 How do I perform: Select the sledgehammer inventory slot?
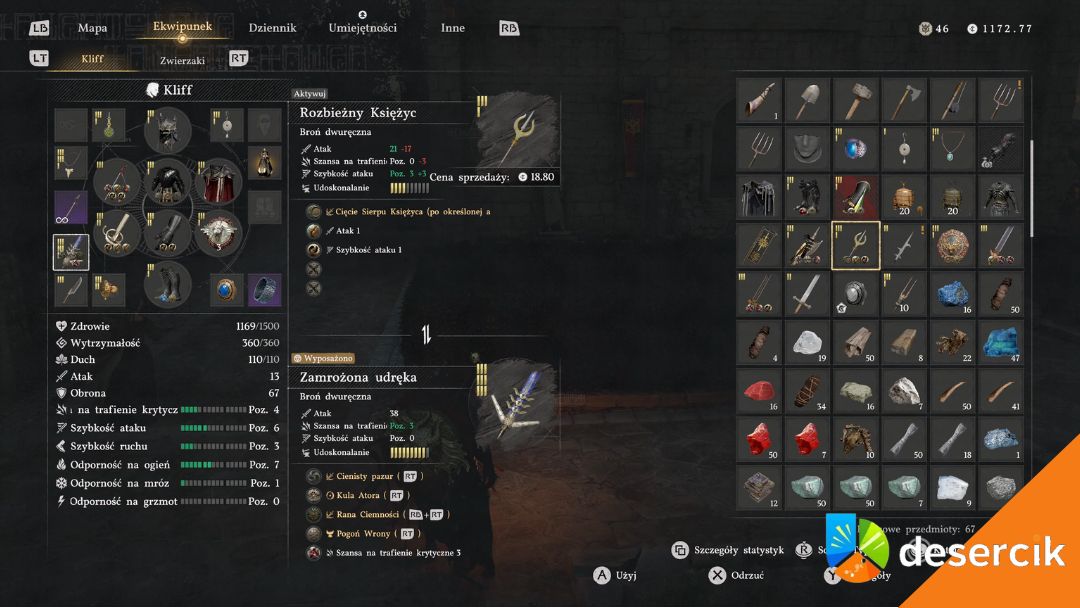click(x=856, y=100)
